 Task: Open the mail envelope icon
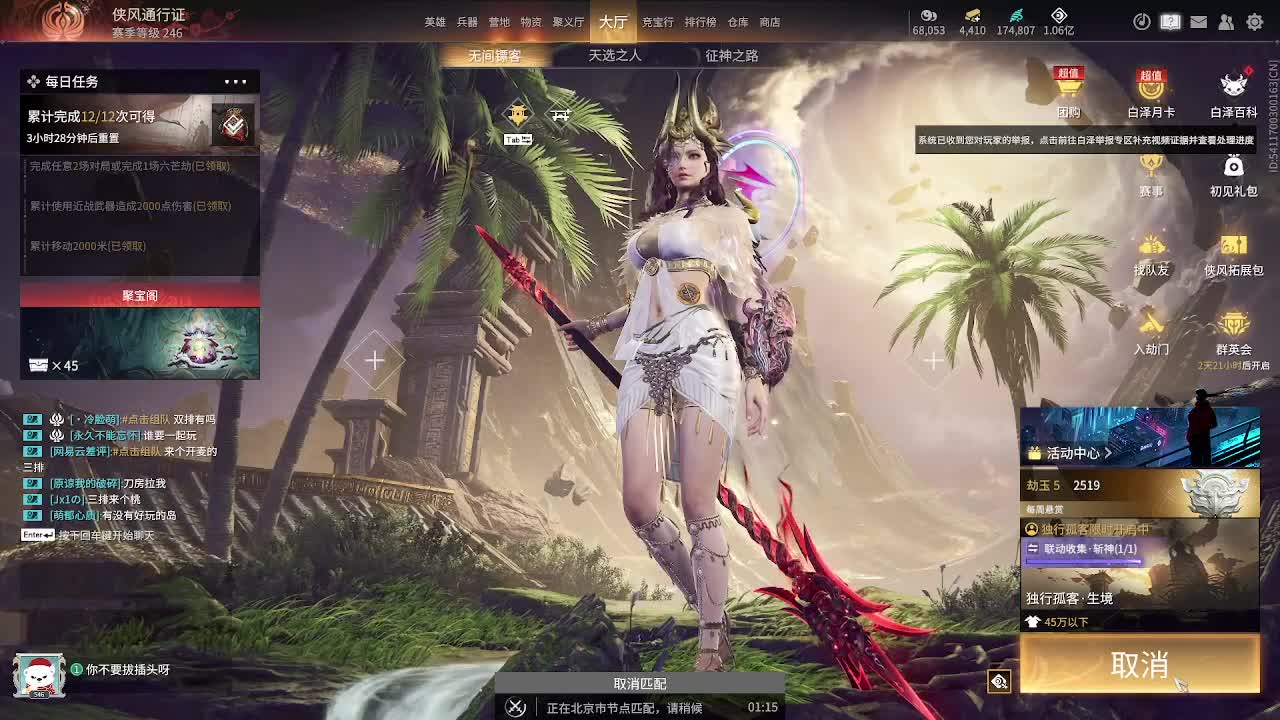click(1198, 22)
